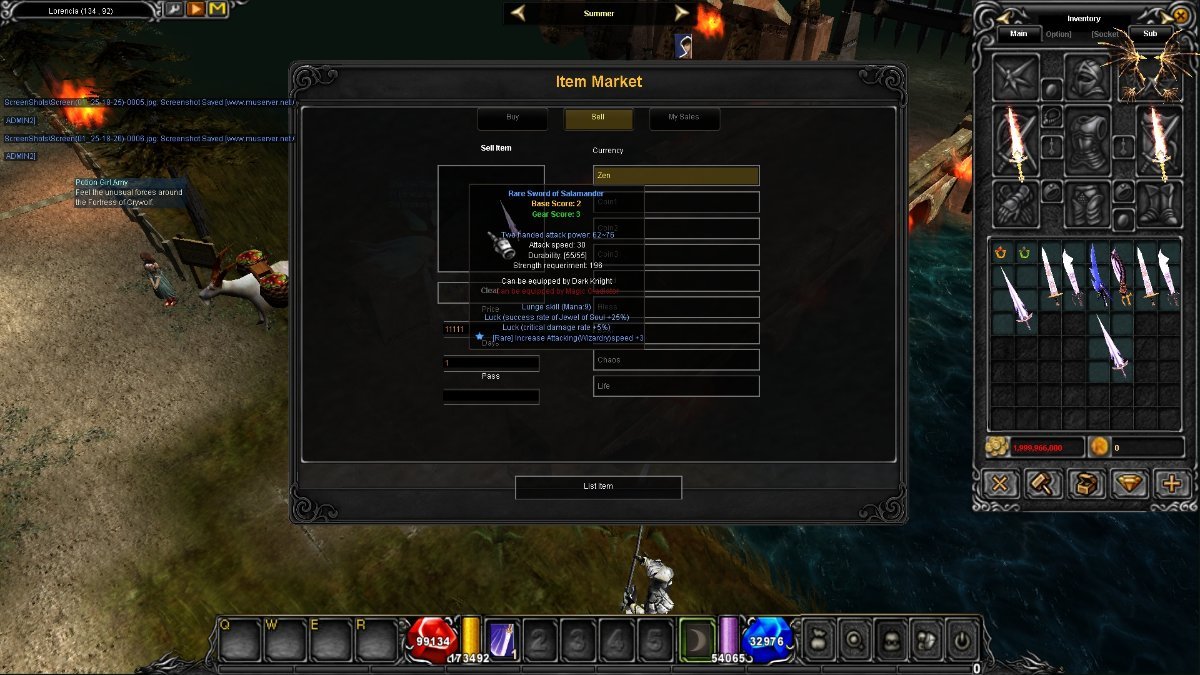
Task: Open the treasure chest button in inventory
Action: click(x=1086, y=484)
